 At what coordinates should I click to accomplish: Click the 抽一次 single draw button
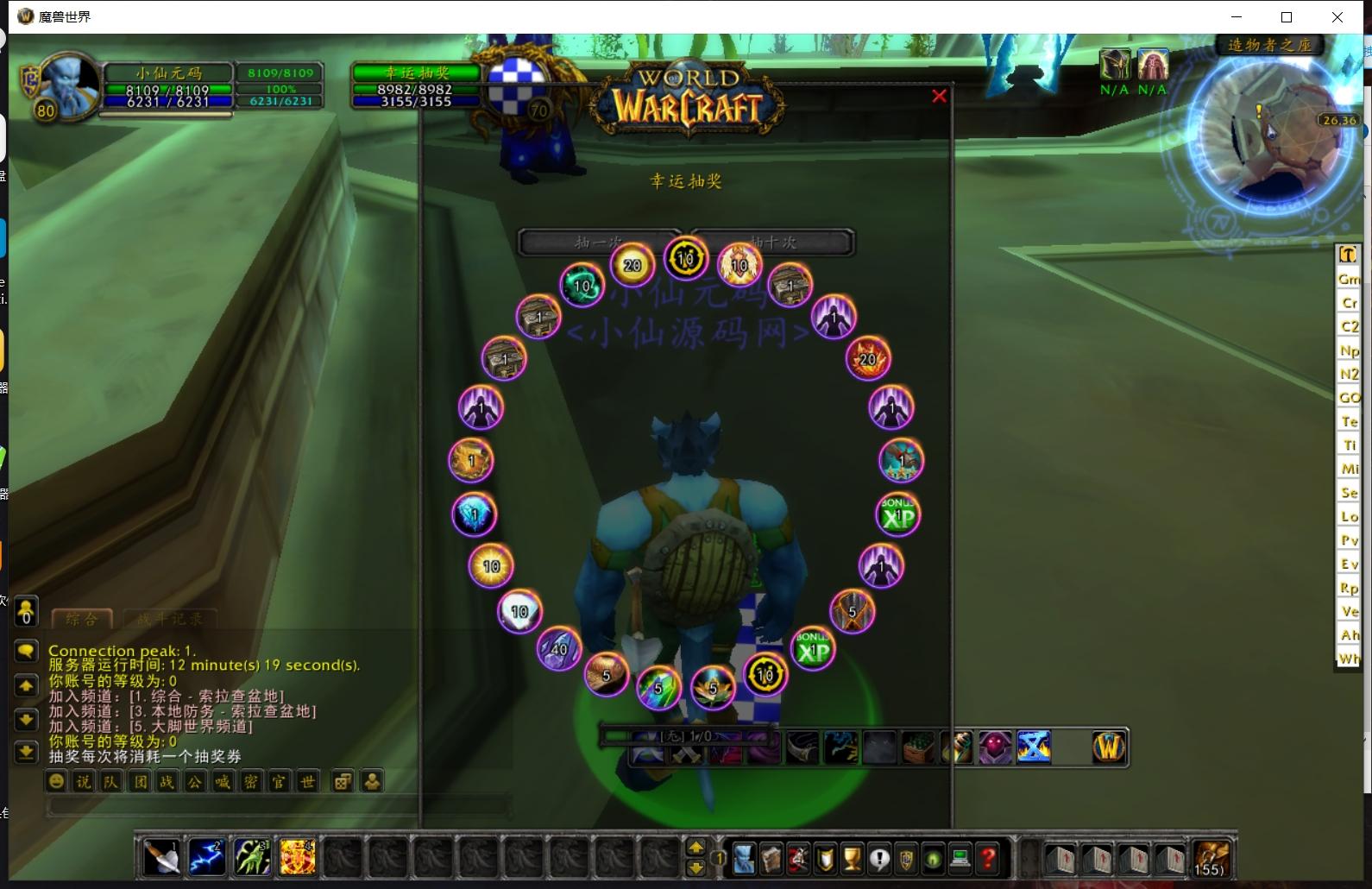pyautogui.click(x=597, y=243)
